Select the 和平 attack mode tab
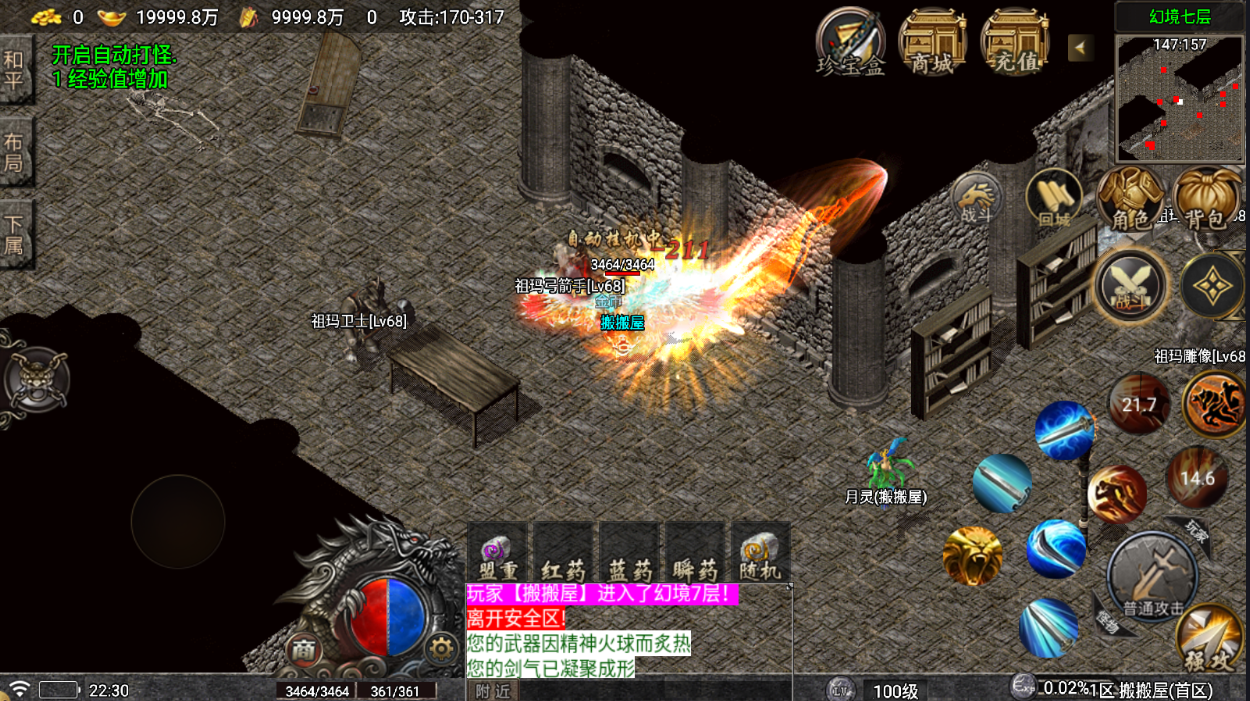Image resolution: width=1250 pixels, height=701 pixels. click(14, 71)
